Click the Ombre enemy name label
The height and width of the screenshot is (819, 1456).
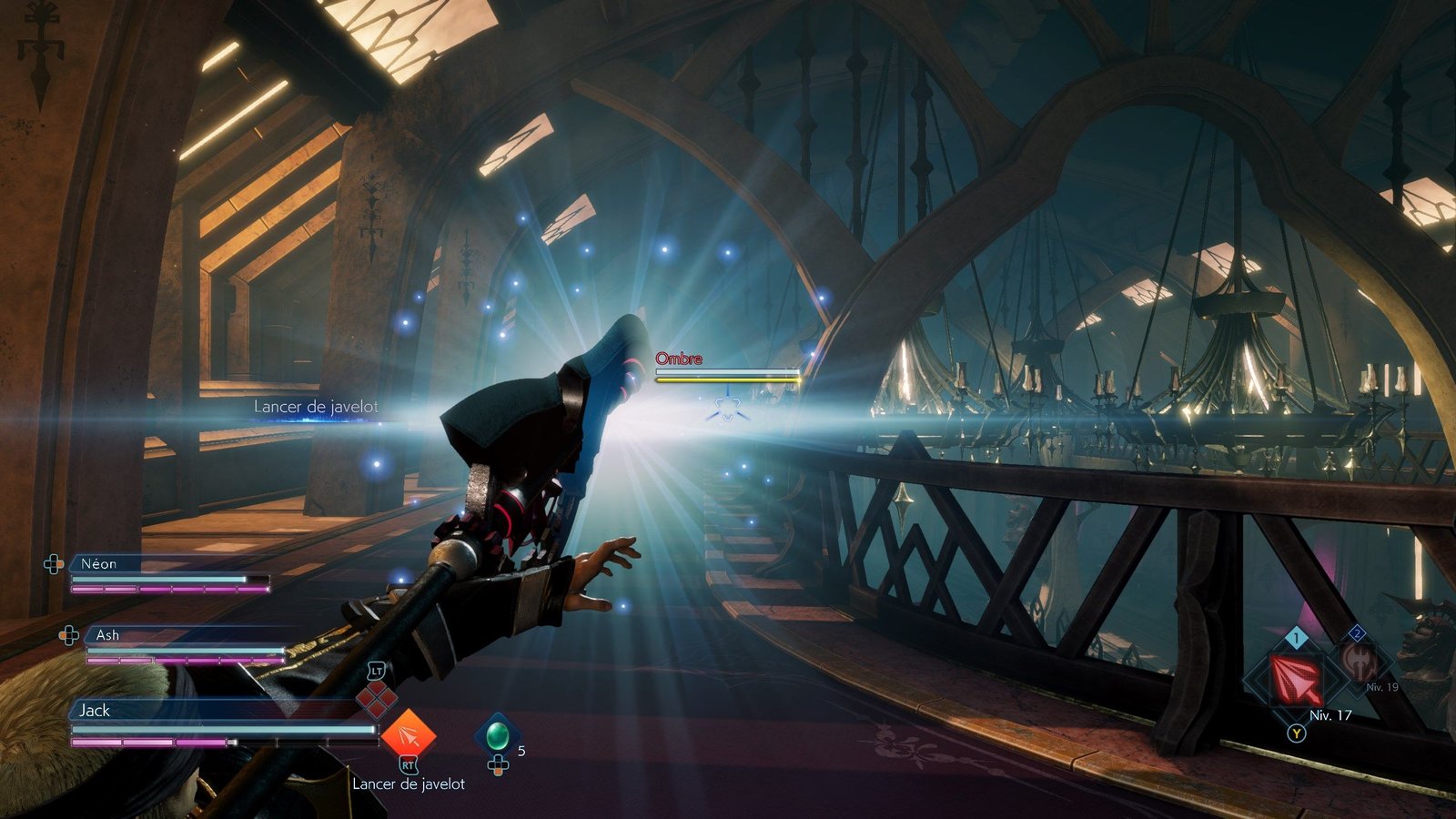coord(679,359)
